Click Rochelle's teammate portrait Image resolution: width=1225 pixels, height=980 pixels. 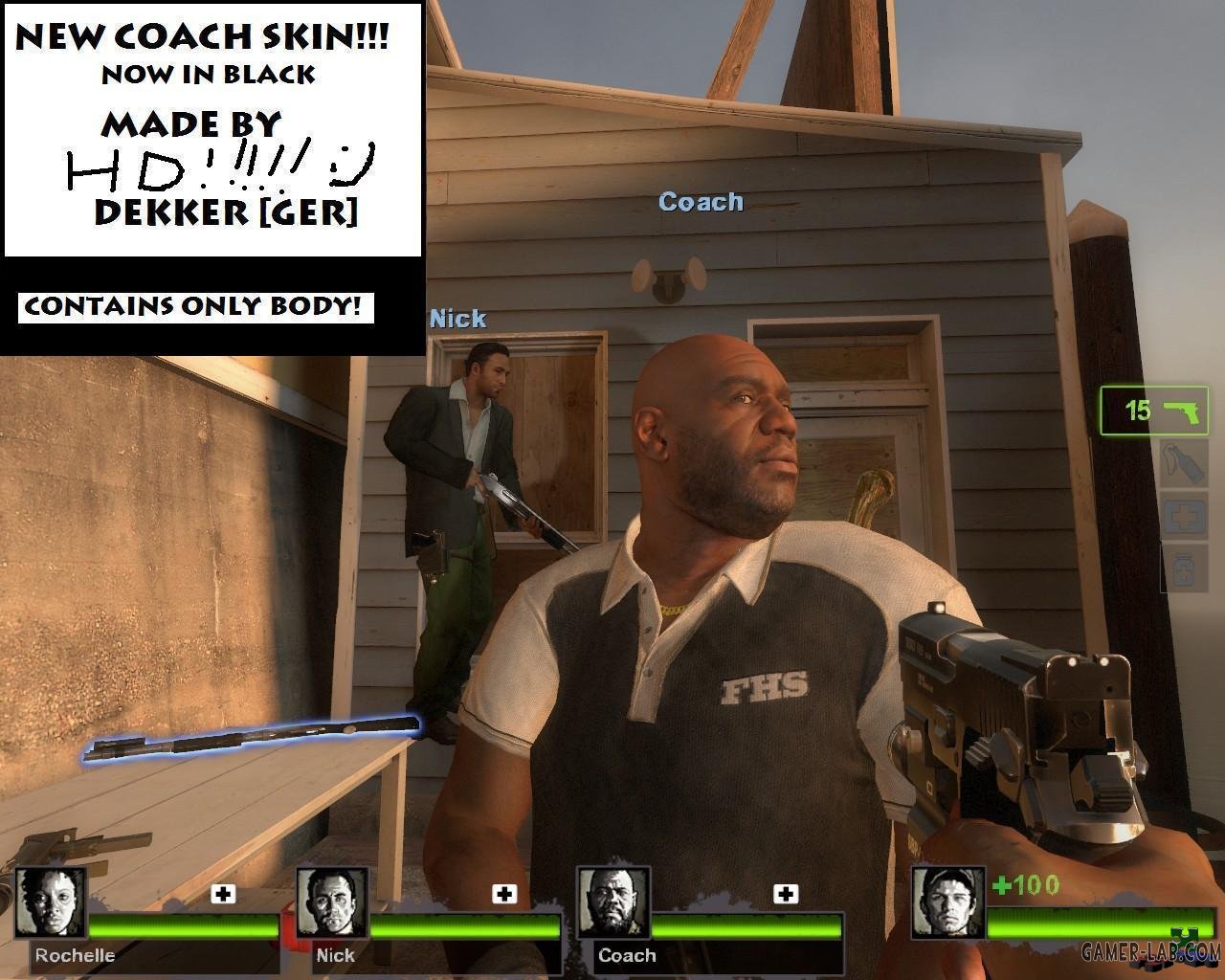click(x=50, y=902)
